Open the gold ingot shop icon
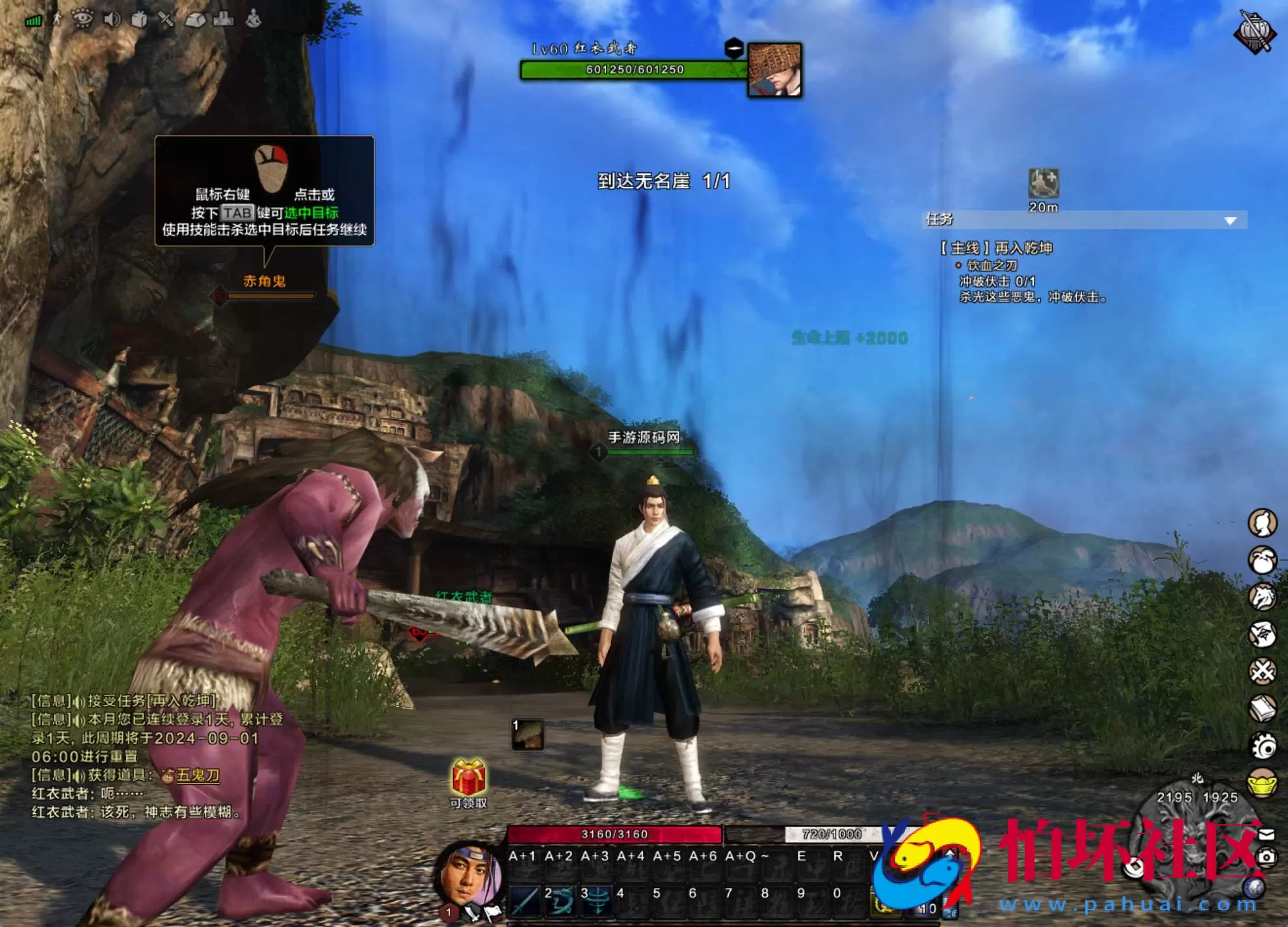This screenshot has height=927, width=1288. 1262,783
